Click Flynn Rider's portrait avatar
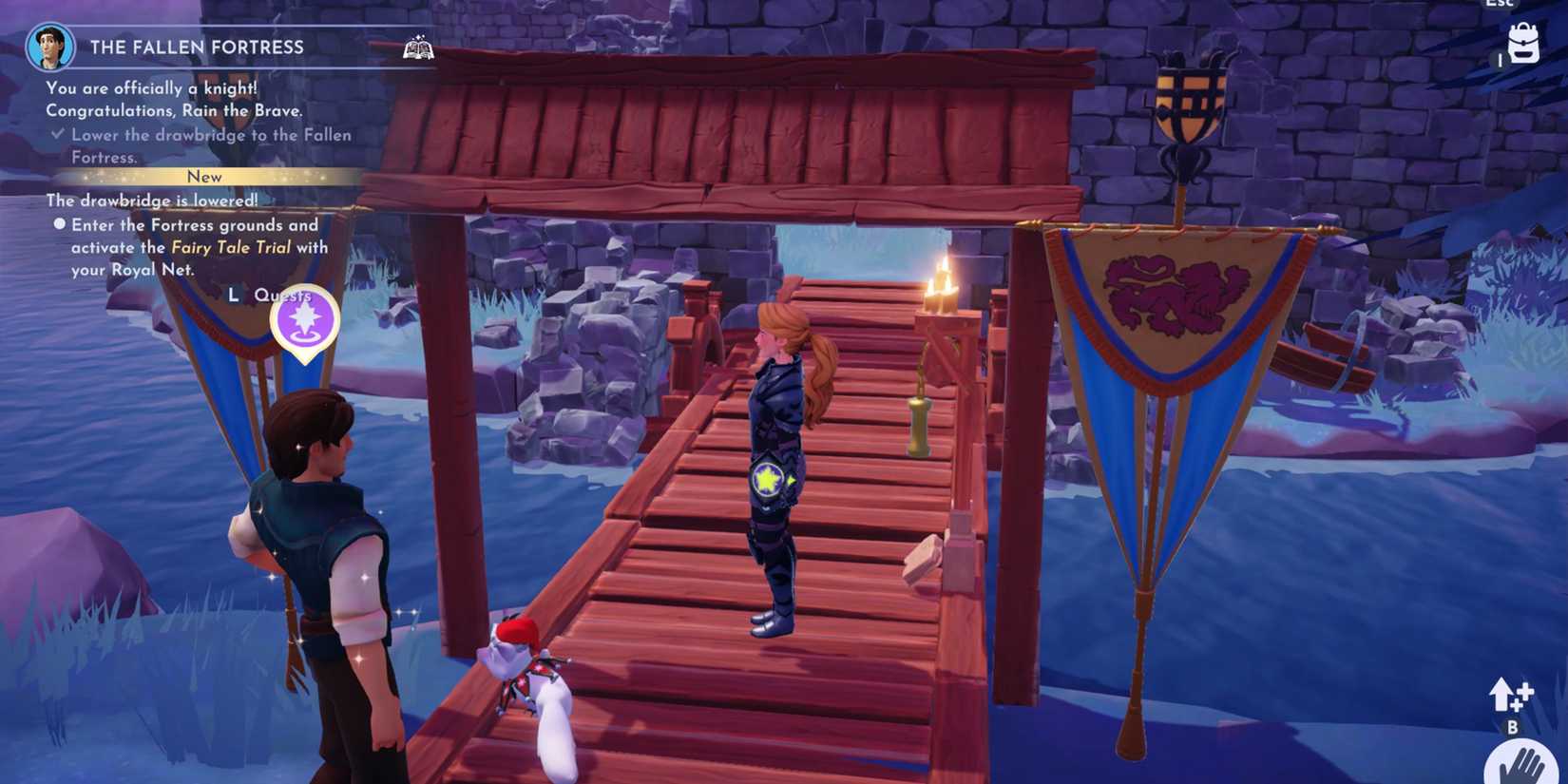The image size is (1568, 784). pyautogui.click(x=50, y=45)
